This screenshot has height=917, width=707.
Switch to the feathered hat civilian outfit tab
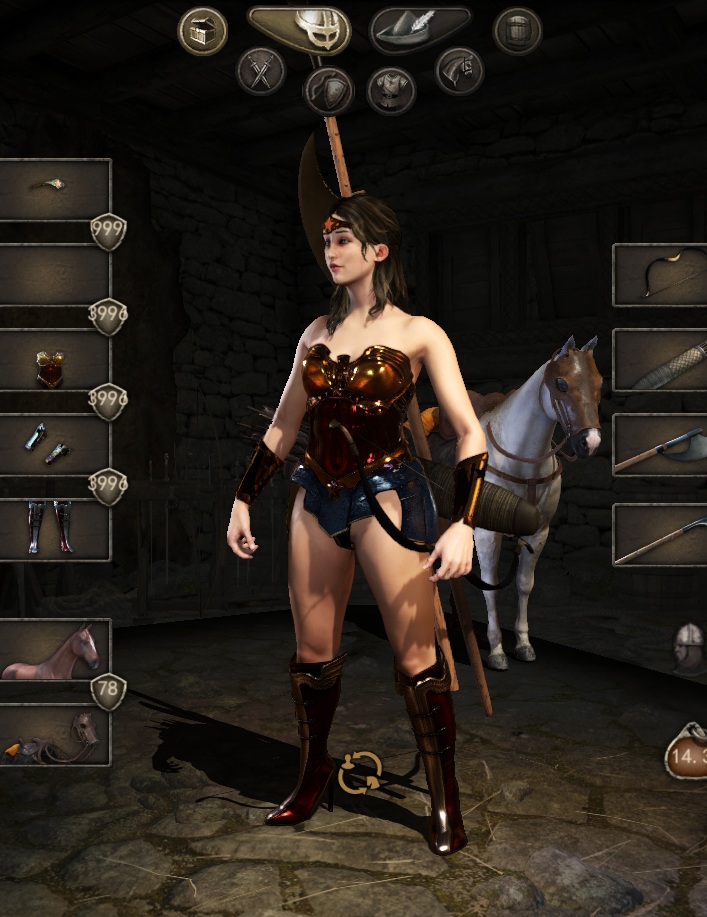pyautogui.click(x=420, y=29)
